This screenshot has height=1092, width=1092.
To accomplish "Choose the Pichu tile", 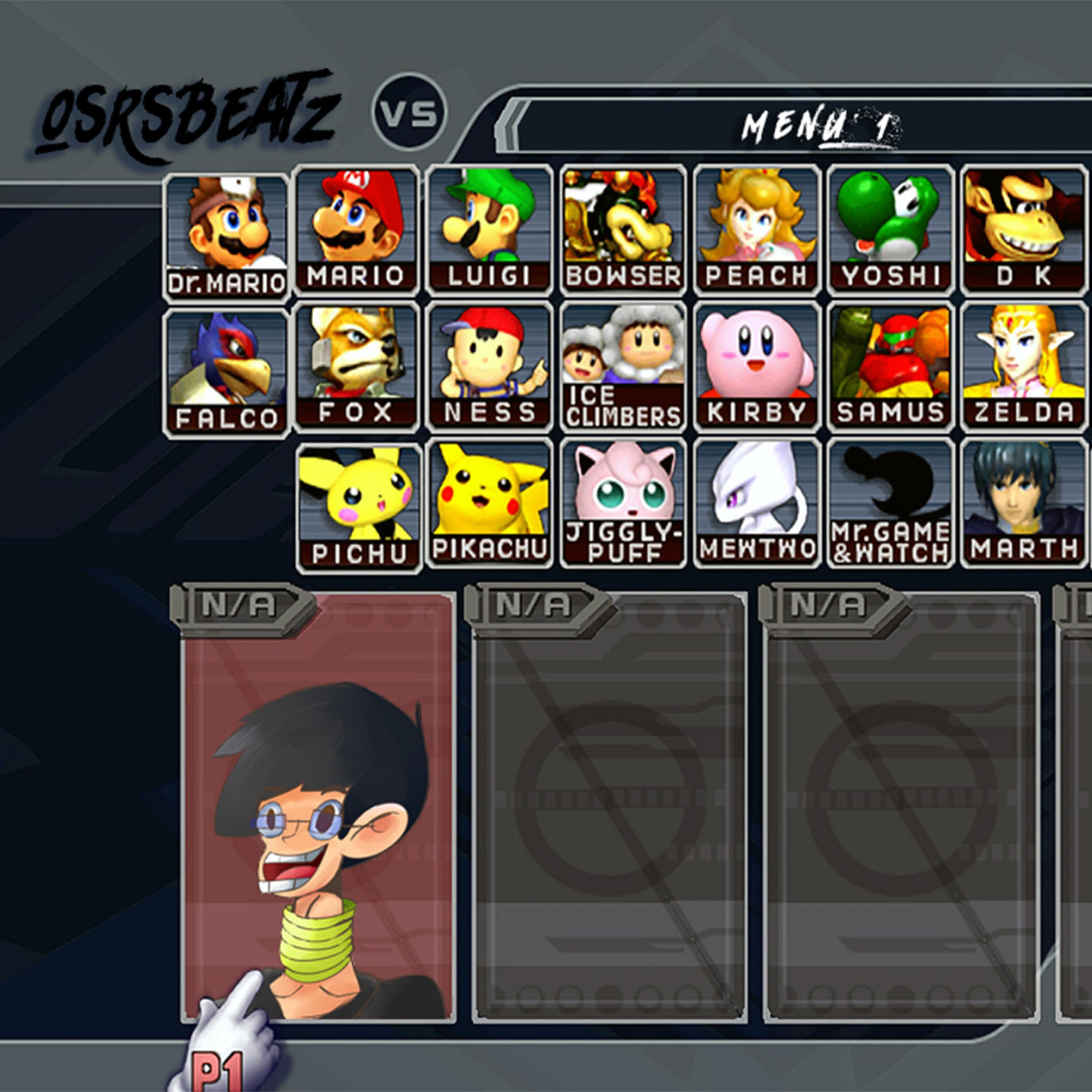I will click(358, 507).
